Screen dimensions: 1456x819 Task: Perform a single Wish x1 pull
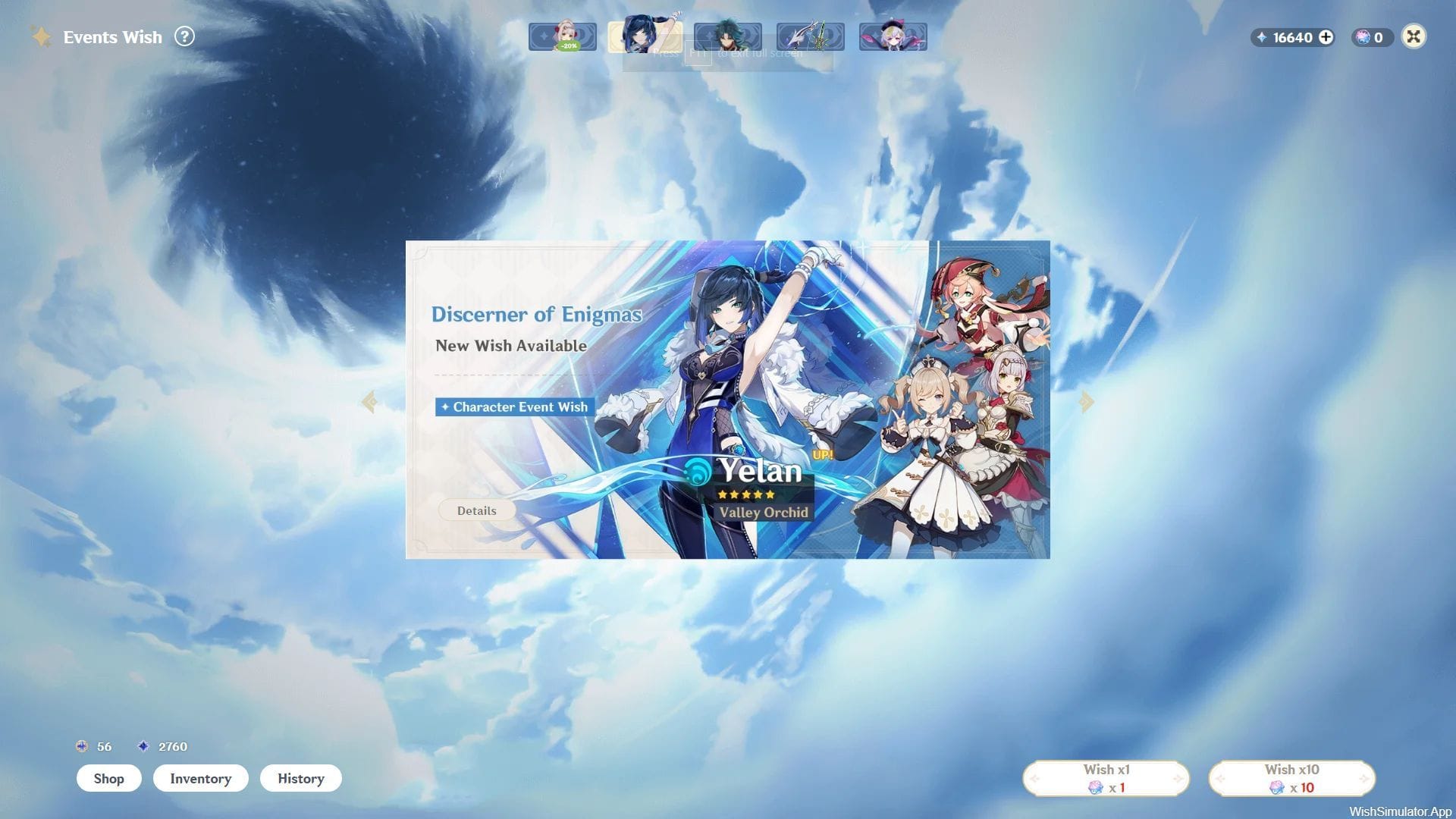coord(1106,778)
